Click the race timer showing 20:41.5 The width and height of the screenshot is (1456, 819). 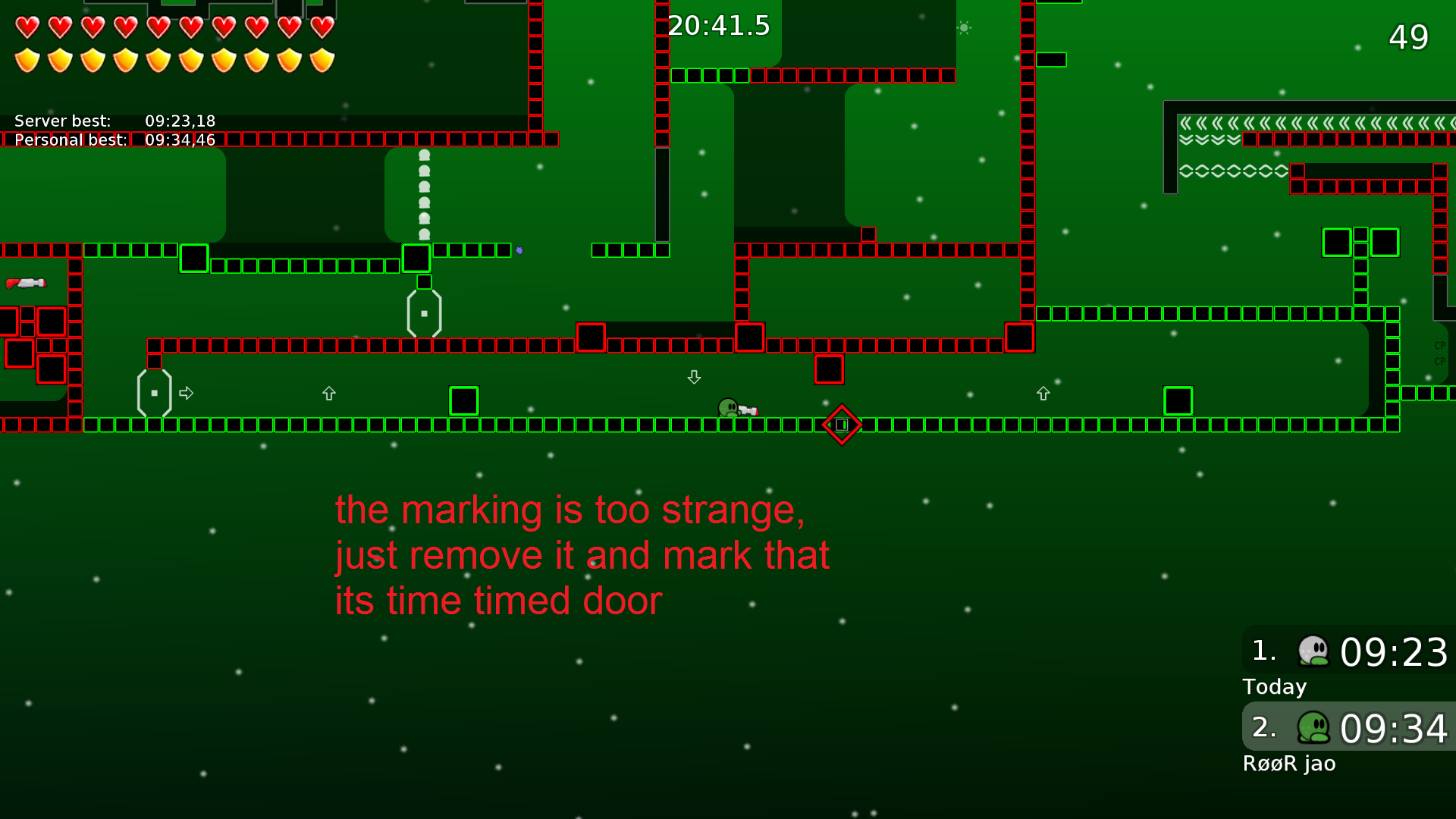click(717, 26)
